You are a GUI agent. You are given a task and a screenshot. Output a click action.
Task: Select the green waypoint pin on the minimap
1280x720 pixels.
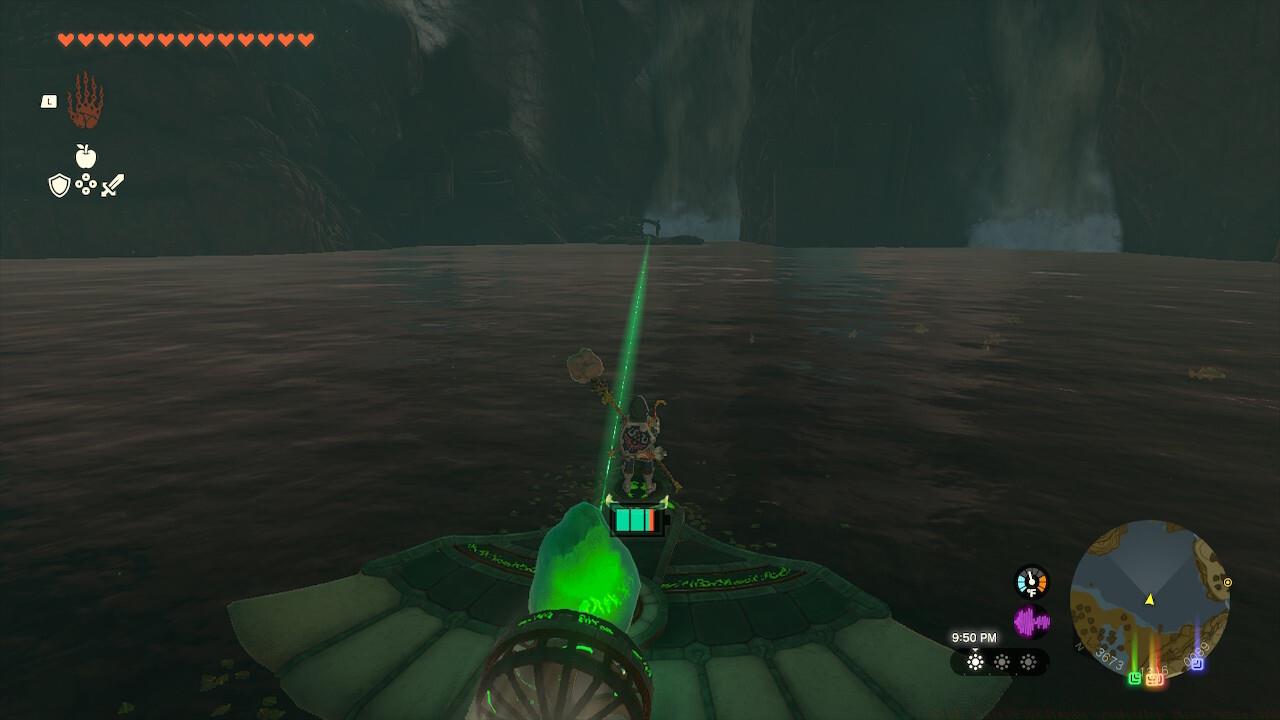[x=1133, y=678]
